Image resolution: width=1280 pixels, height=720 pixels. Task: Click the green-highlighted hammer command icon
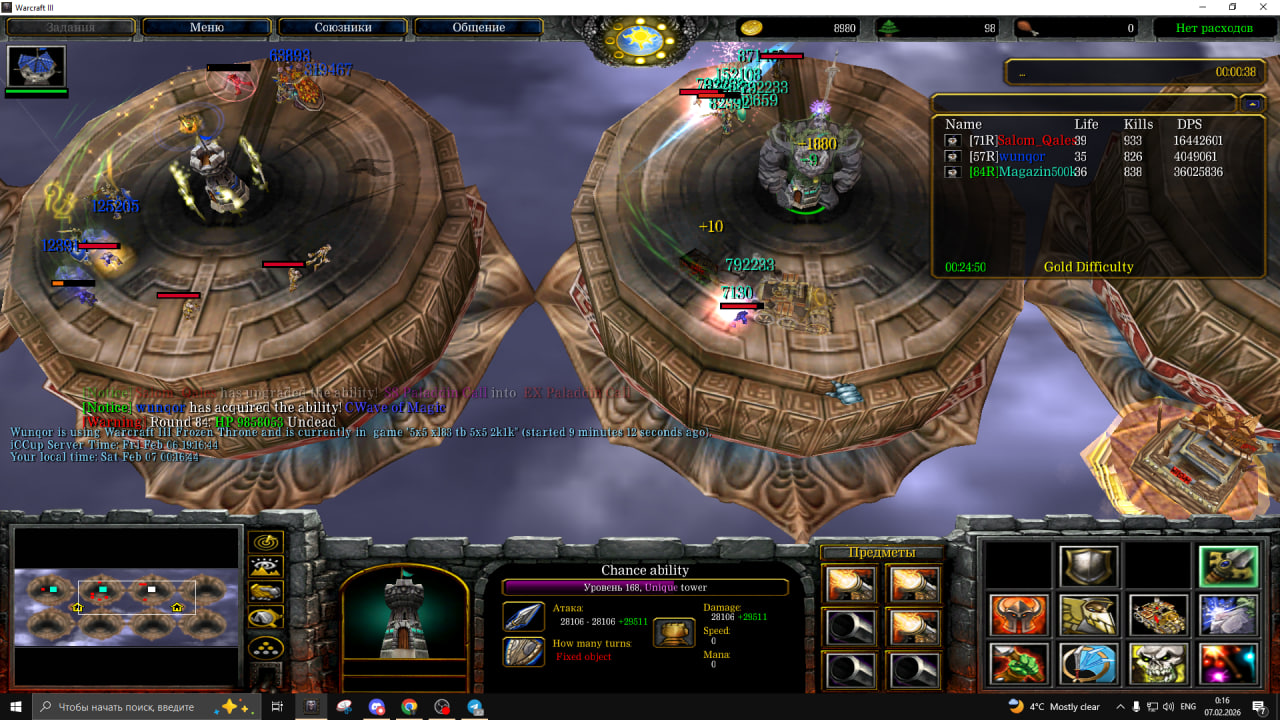coord(1229,567)
